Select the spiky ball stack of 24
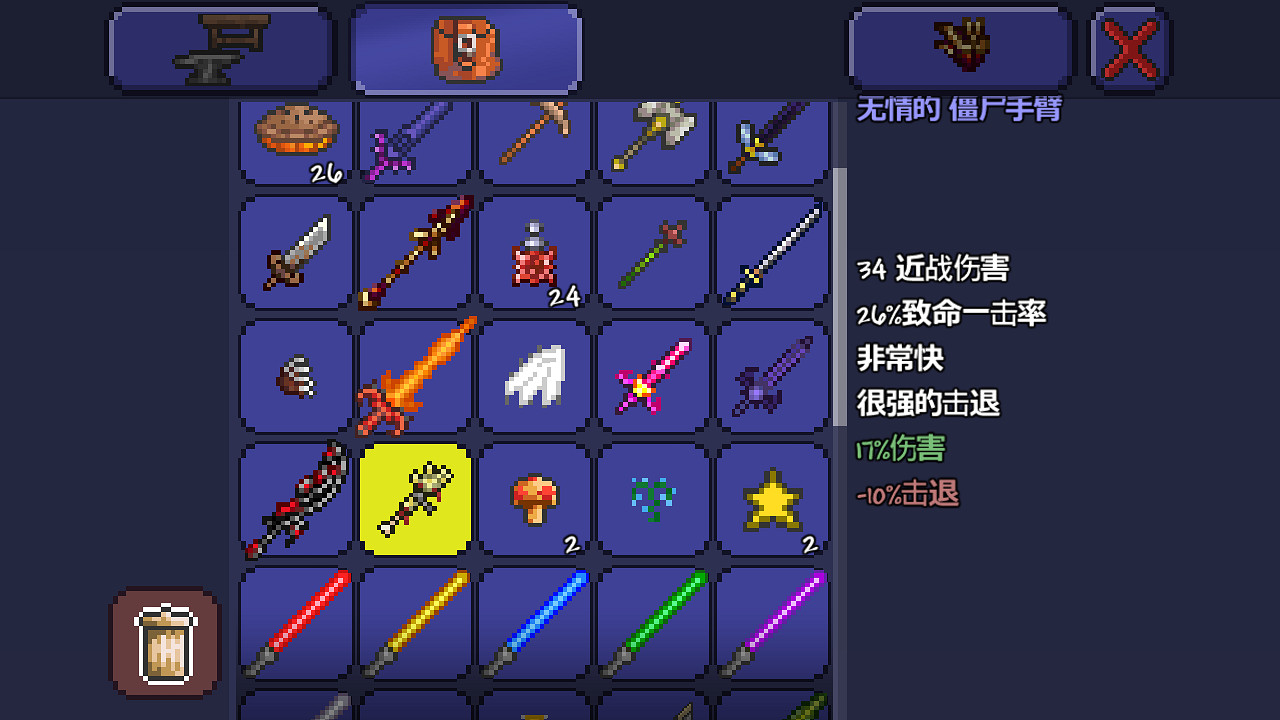 point(533,253)
